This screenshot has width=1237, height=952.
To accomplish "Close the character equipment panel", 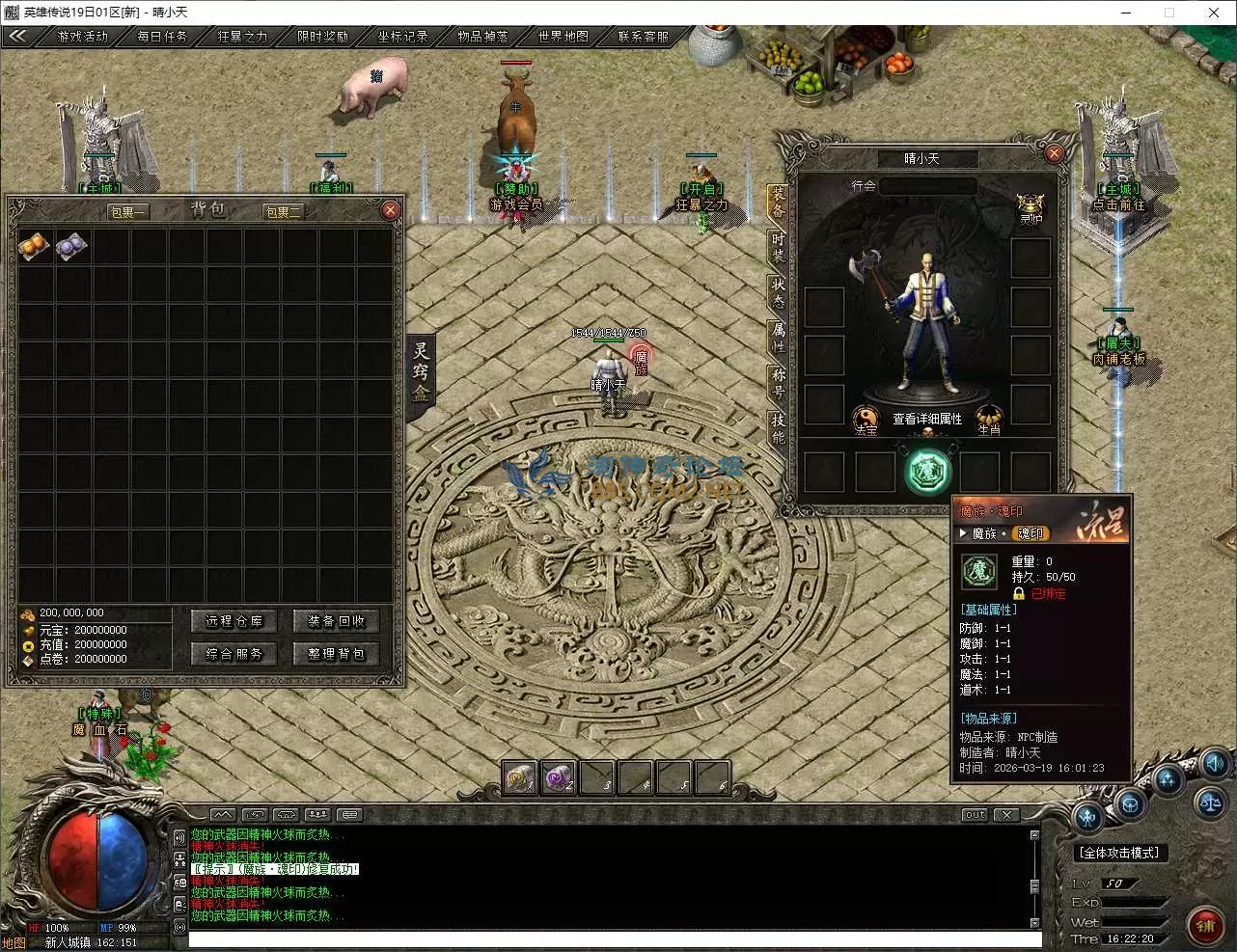I will click(1055, 153).
